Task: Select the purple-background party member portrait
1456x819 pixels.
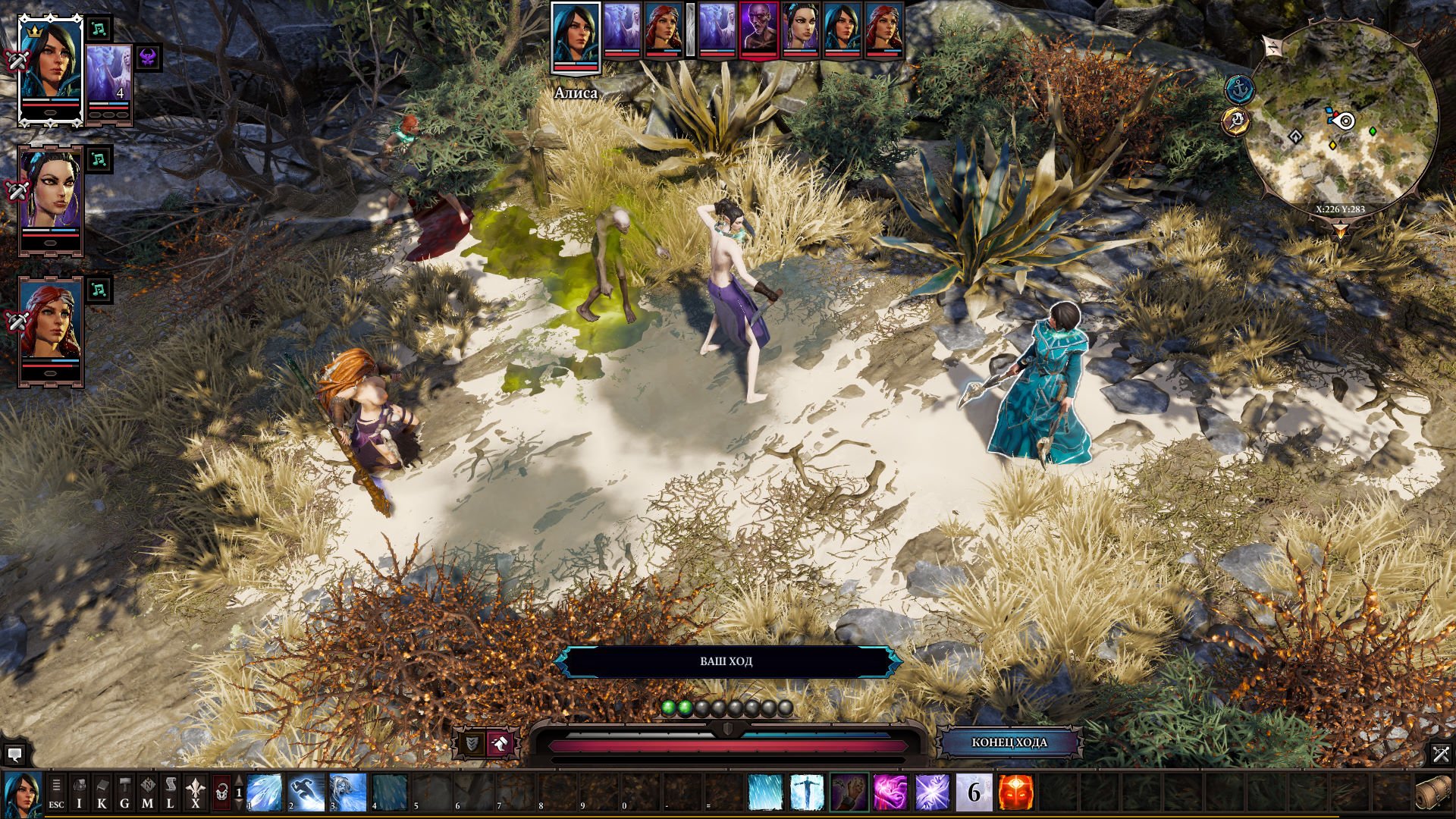Action: [50, 199]
